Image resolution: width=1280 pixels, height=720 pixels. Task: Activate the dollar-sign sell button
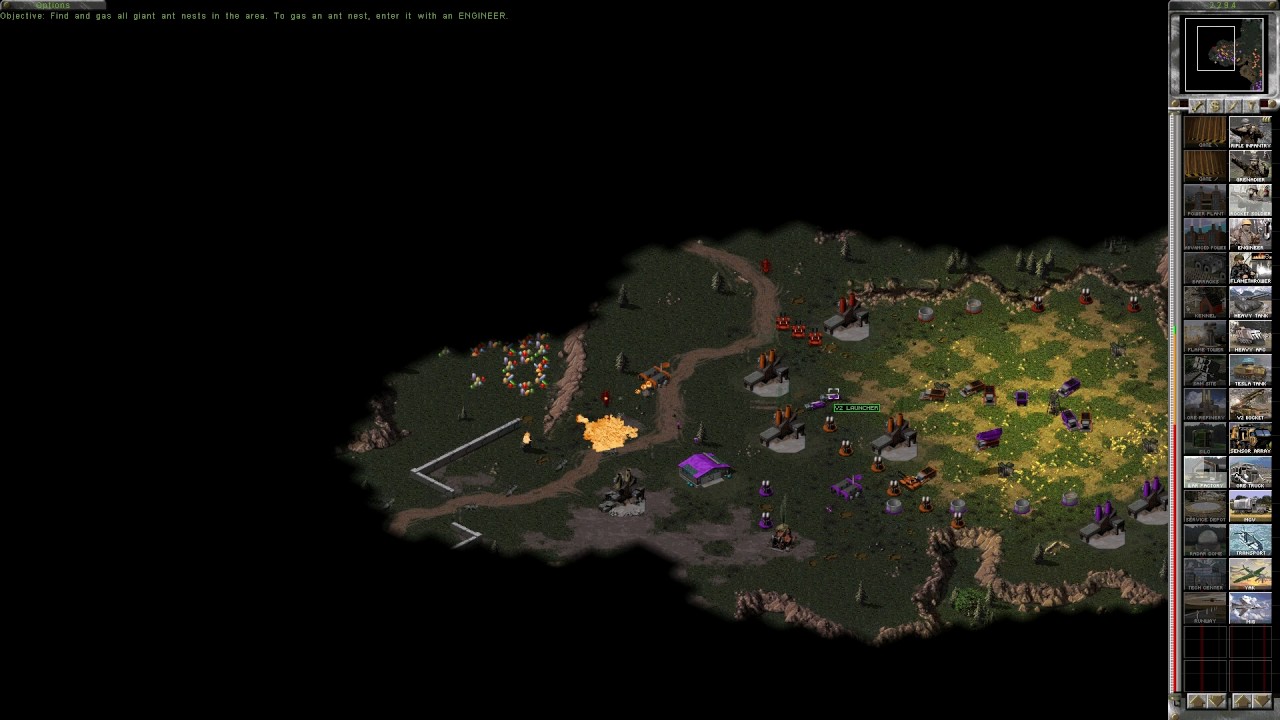[x=1215, y=105]
